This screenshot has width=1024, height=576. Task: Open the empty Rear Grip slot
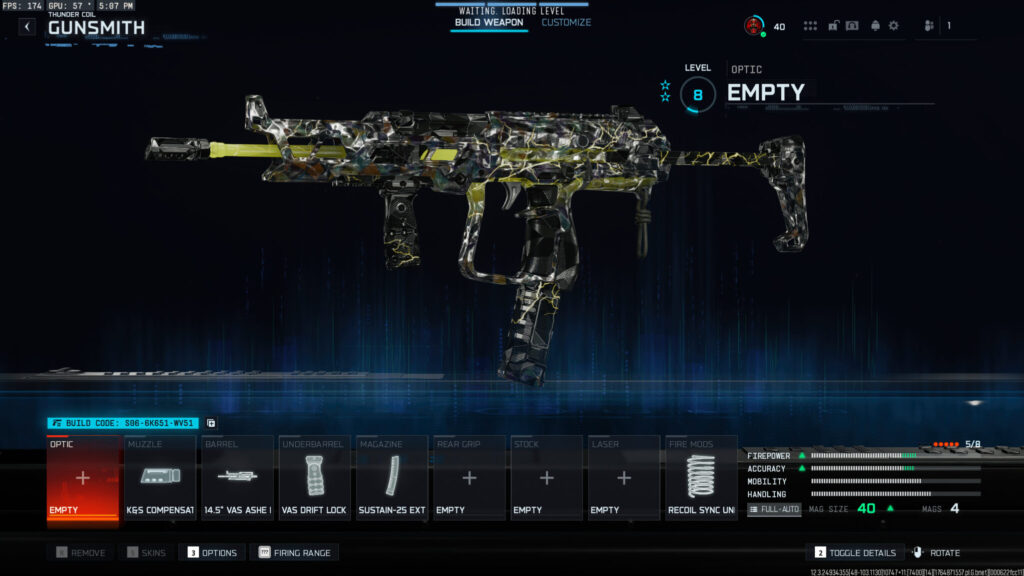click(469, 478)
